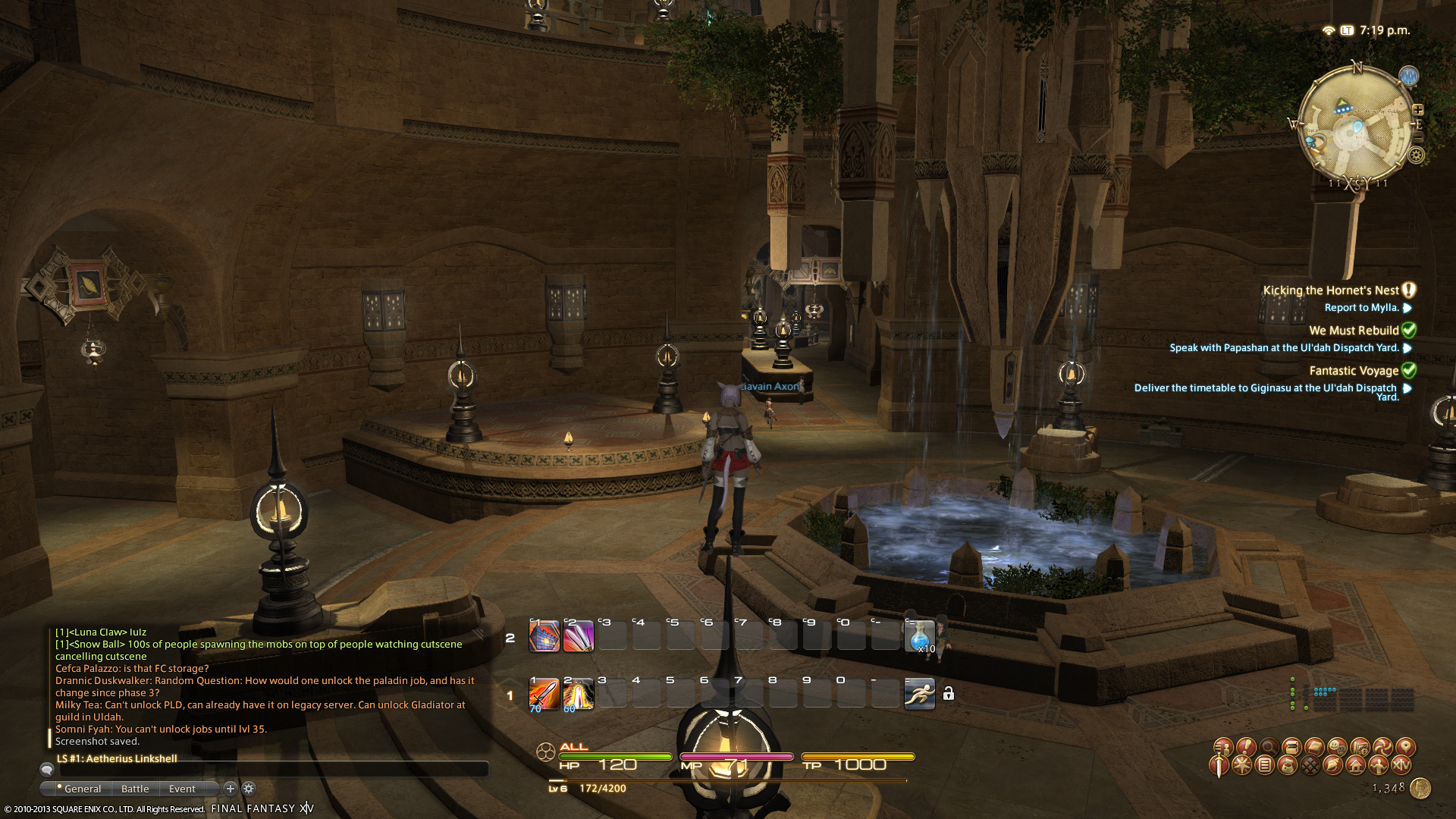Image resolution: width=1456 pixels, height=819 pixels.
Task: Toggle the hotbar padlock icon
Action: [x=948, y=694]
